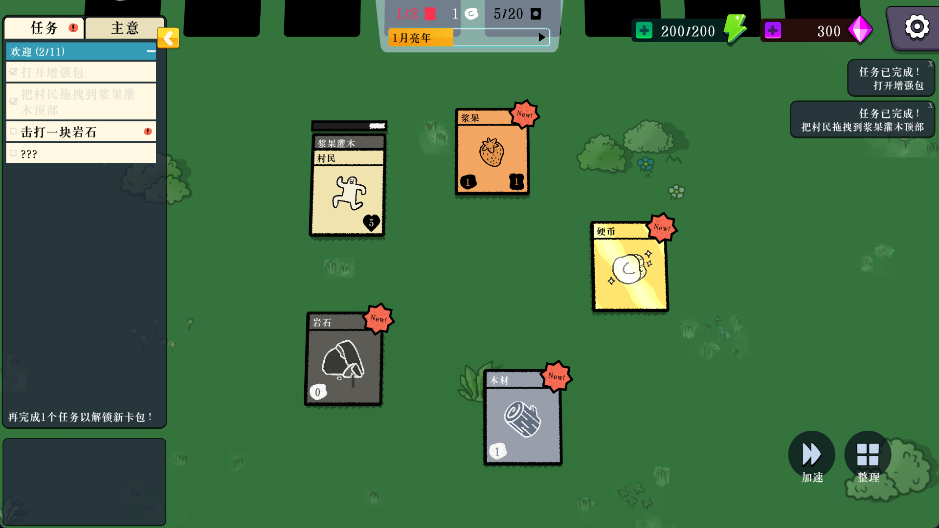Dismiss the 打开增强包 completed notification
Image resolution: width=939 pixels, height=528 pixels.
[x=930, y=64]
